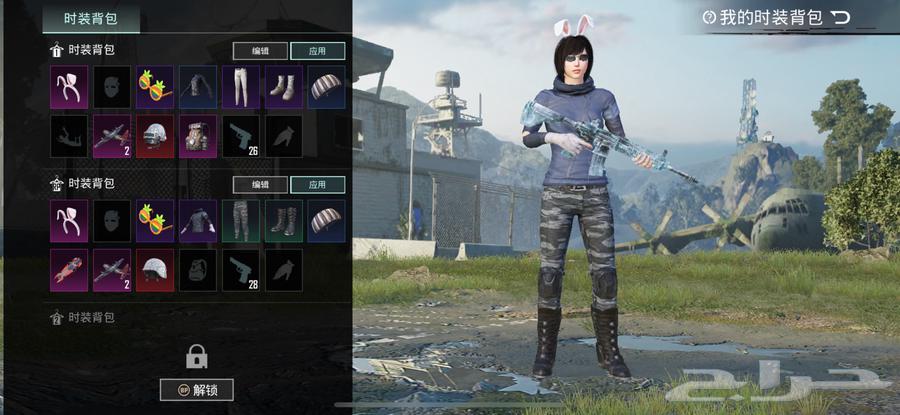900x415 pixels.
Task: Pick the dark jacket in second set
Action: pos(198,222)
